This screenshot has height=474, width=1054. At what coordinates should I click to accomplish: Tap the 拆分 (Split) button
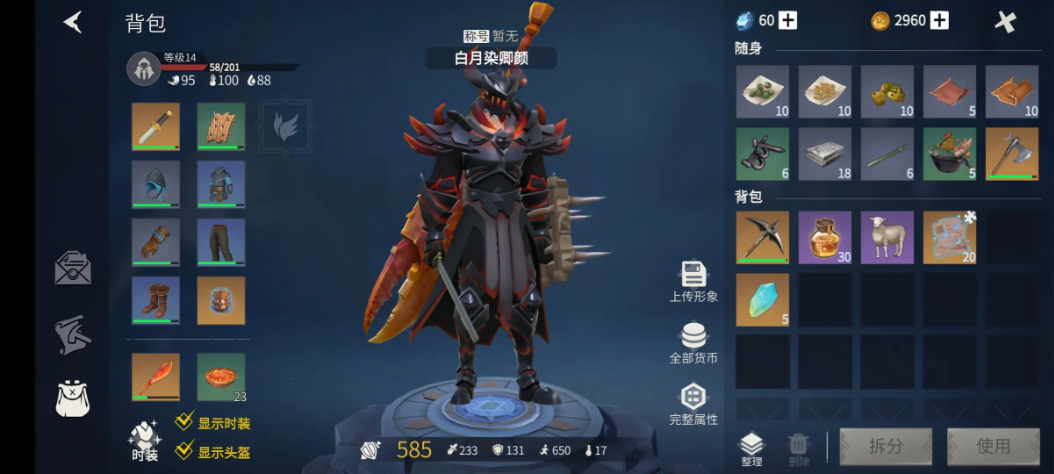point(885,446)
